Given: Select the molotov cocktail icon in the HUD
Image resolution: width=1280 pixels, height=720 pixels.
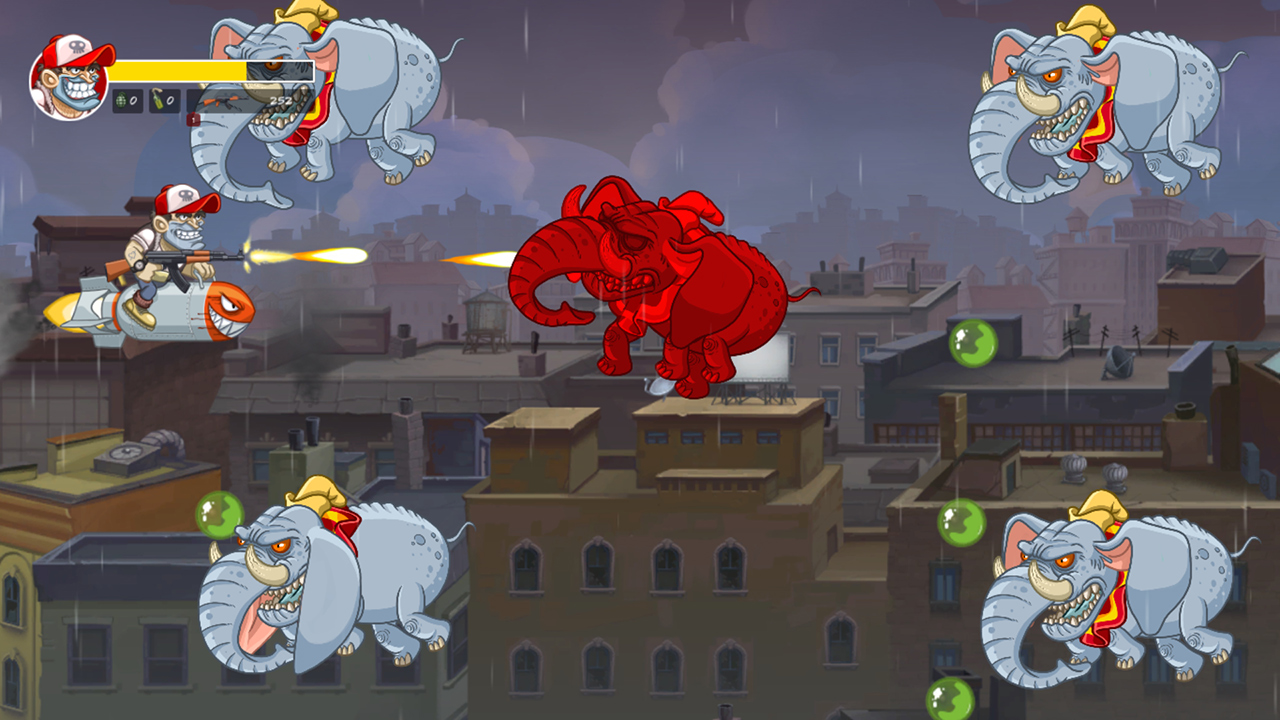Looking at the screenshot, I should [x=156, y=99].
